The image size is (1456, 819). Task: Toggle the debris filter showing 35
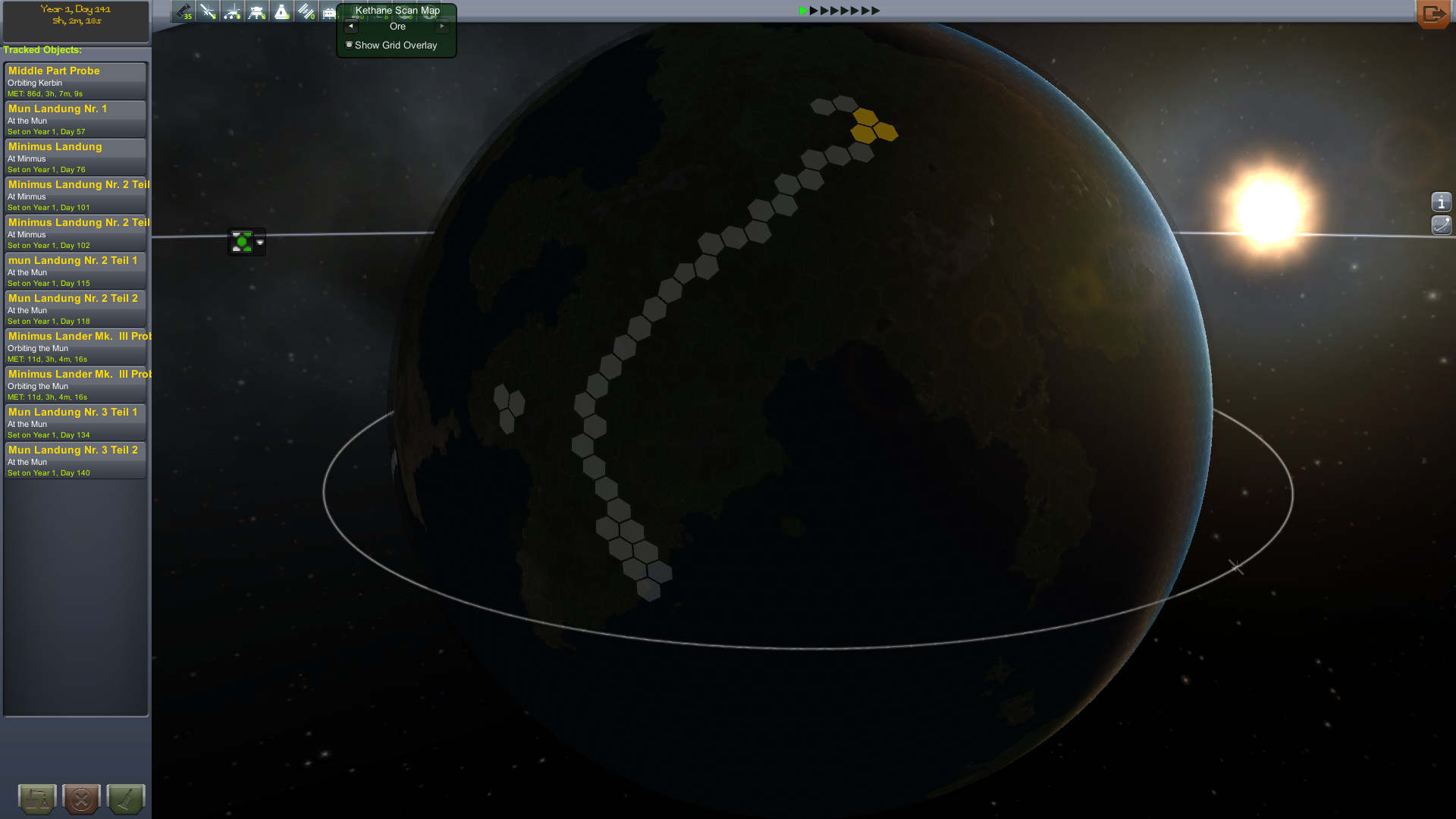tap(184, 11)
